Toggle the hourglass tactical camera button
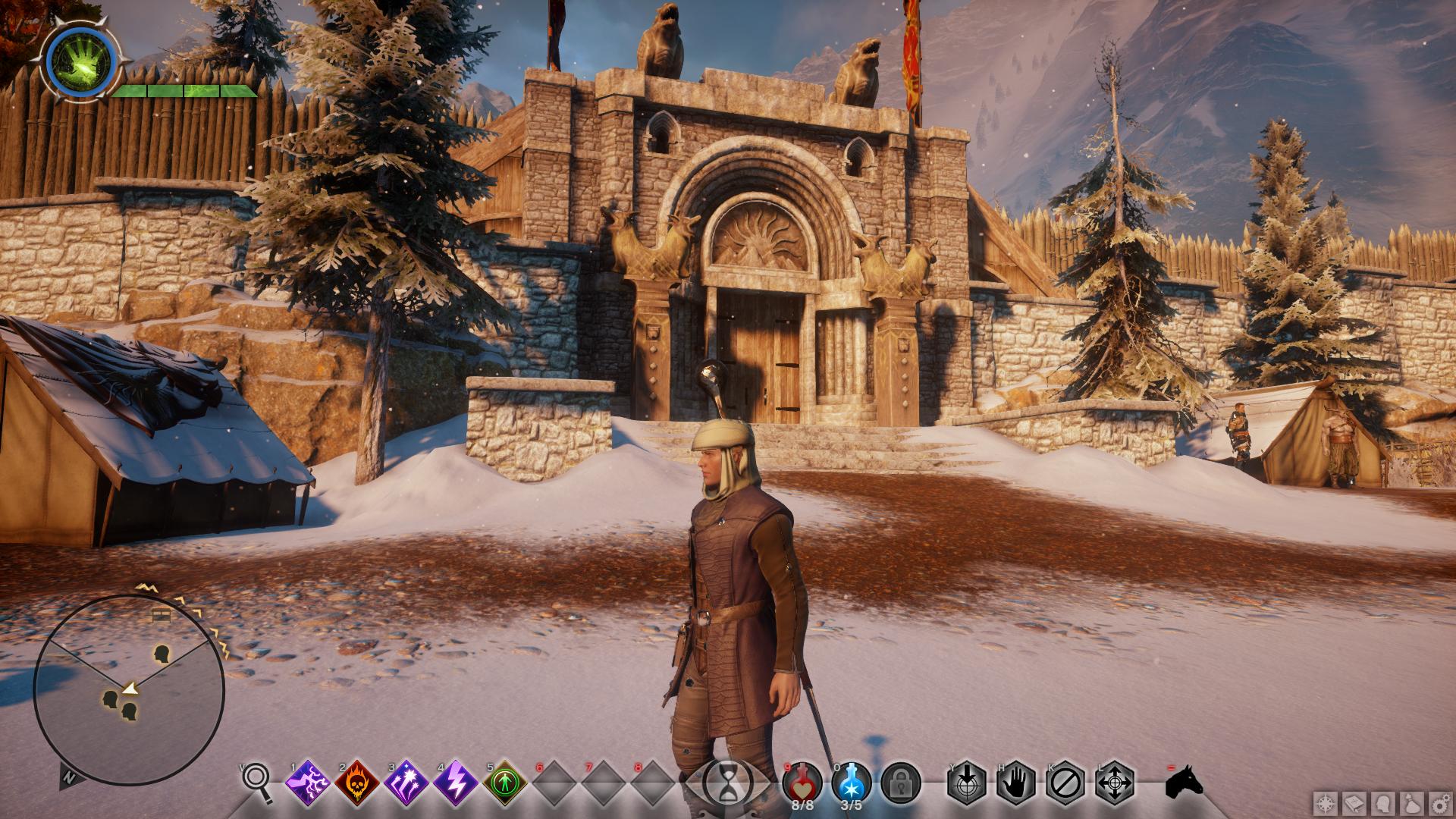1456x819 pixels. [727, 782]
